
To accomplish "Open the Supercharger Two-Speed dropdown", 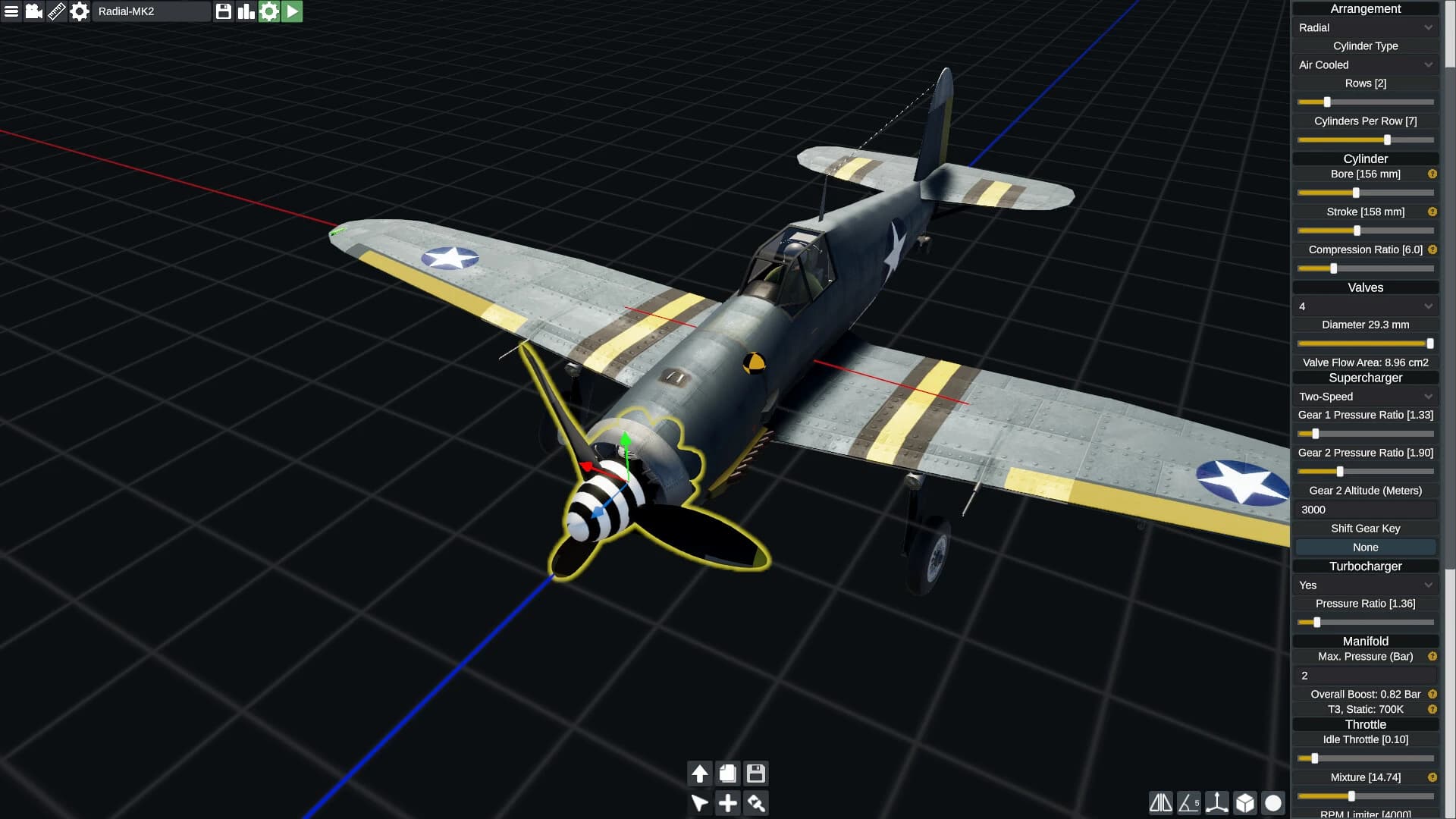I will [x=1365, y=396].
